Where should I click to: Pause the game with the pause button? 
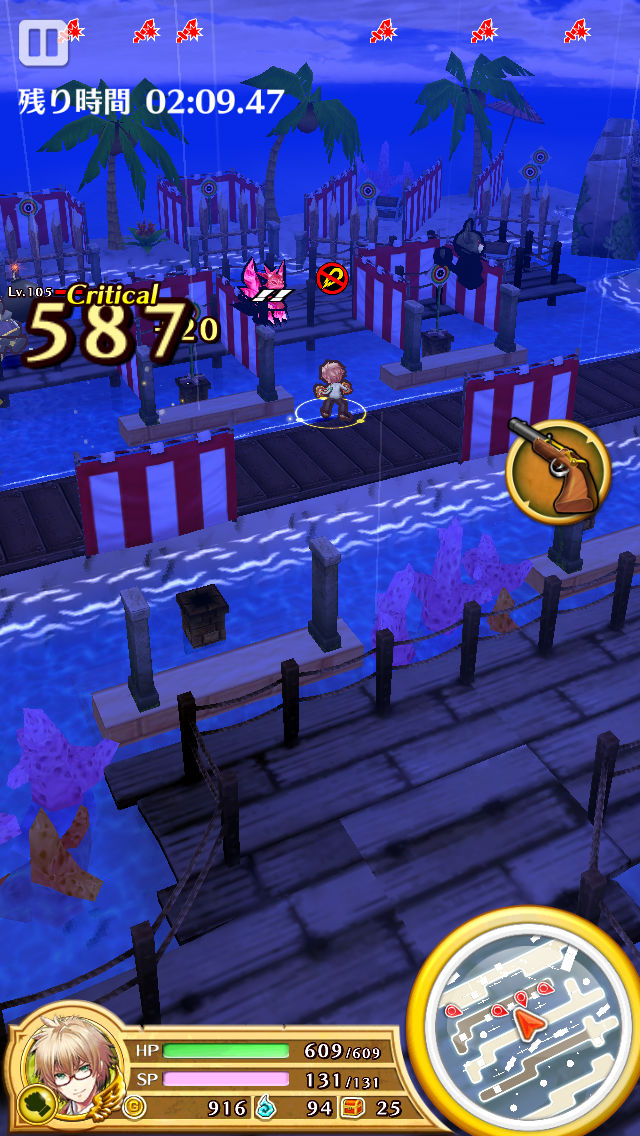click(x=42, y=43)
